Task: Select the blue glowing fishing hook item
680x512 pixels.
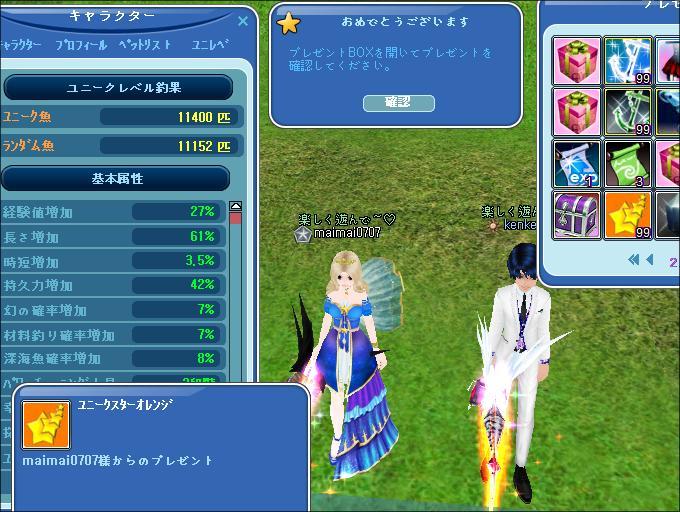Action: pyautogui.click(x=628, y=61)
